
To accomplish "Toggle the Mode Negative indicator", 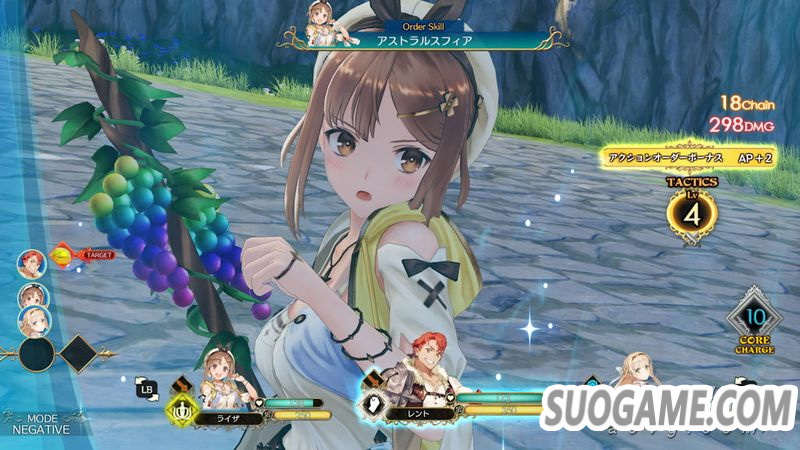I will coord(42,423).
